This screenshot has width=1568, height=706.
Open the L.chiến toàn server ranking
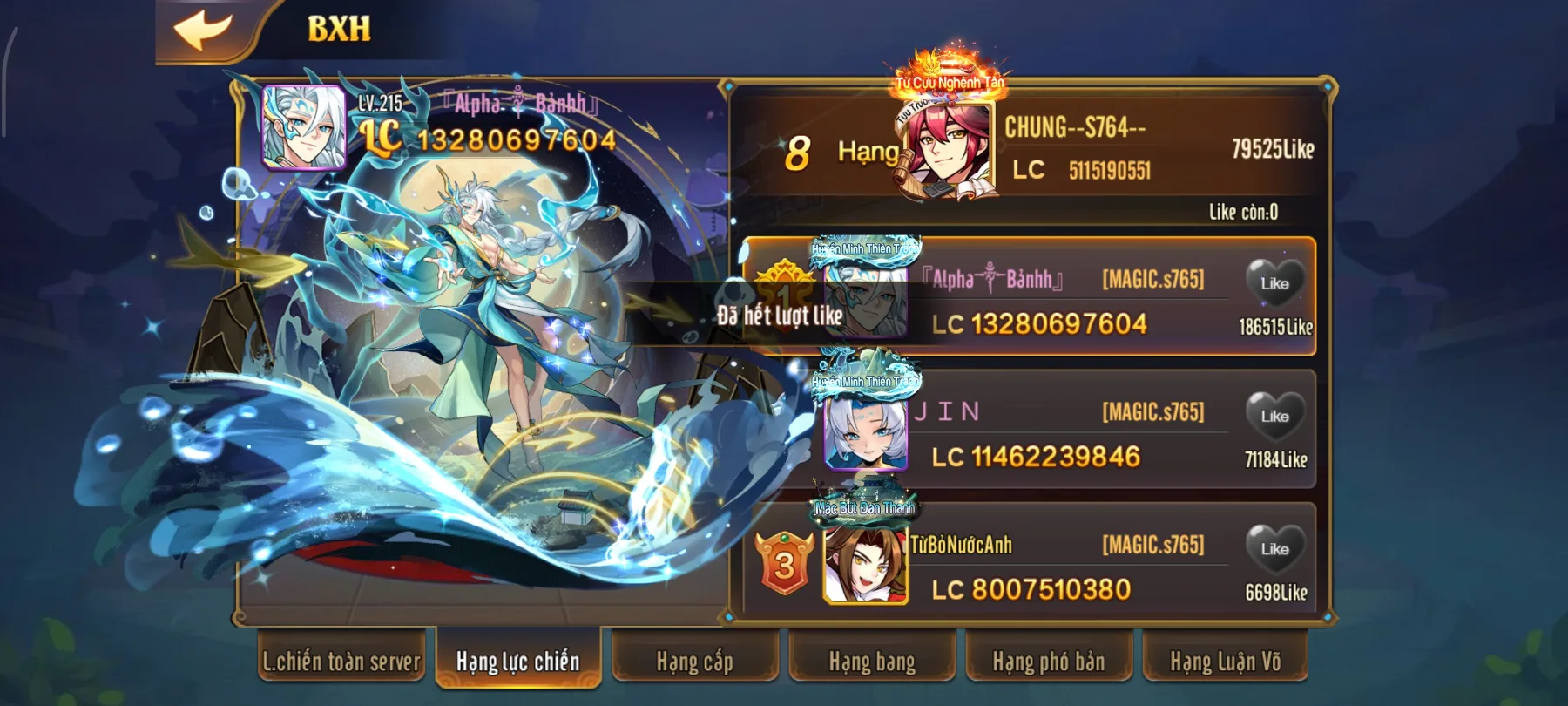(343, 662)
